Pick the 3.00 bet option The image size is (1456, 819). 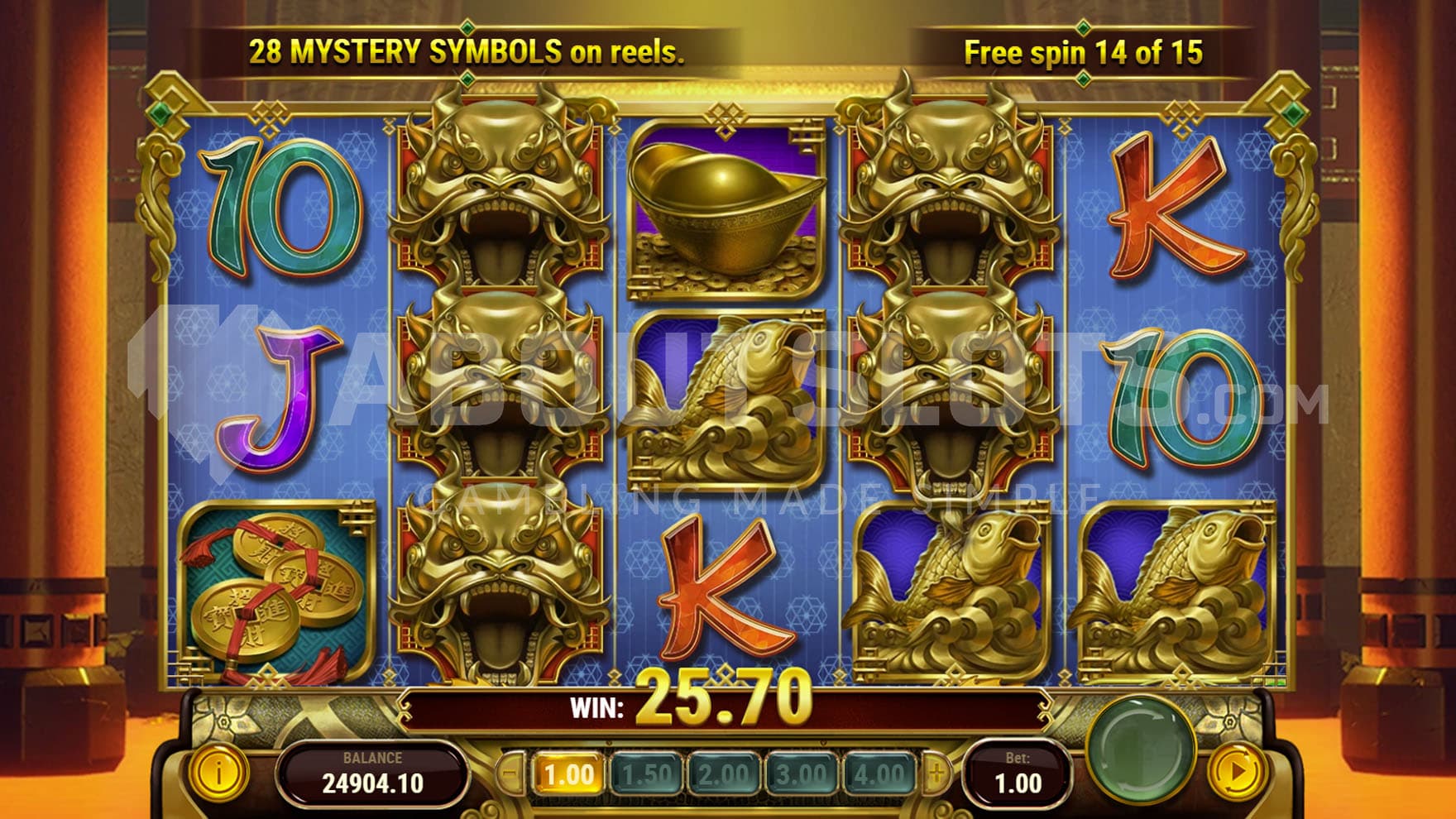(x=801, y=775)
